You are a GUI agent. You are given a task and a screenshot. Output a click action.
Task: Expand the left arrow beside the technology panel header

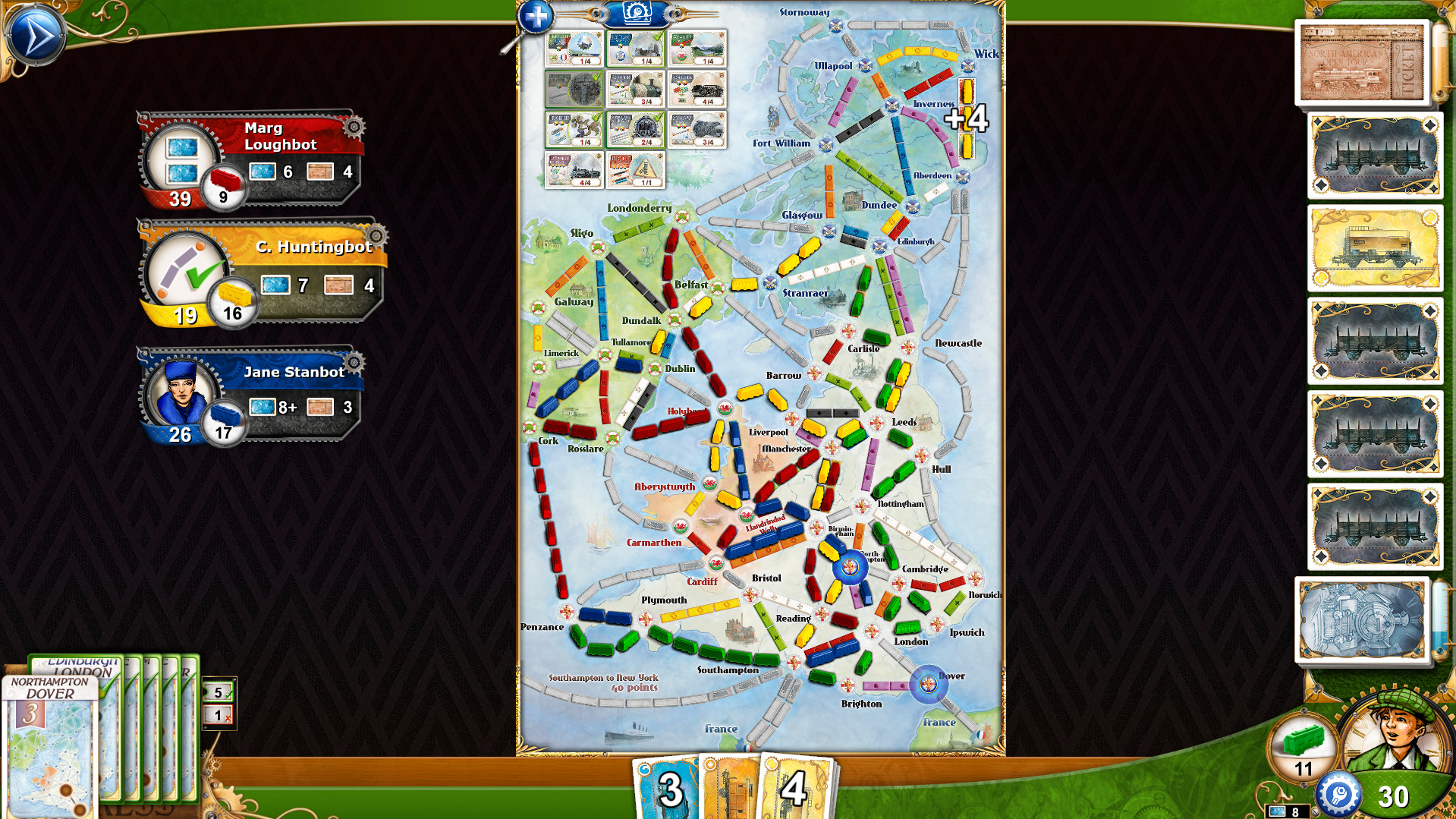point(599,14)
